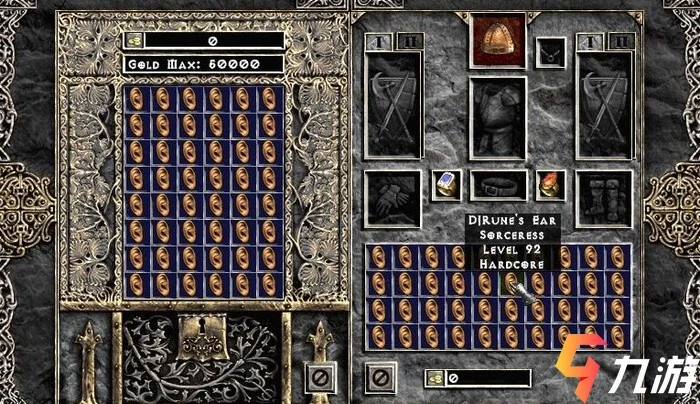Close the inventory panel
700x404 pixels.
pos(380,377)
